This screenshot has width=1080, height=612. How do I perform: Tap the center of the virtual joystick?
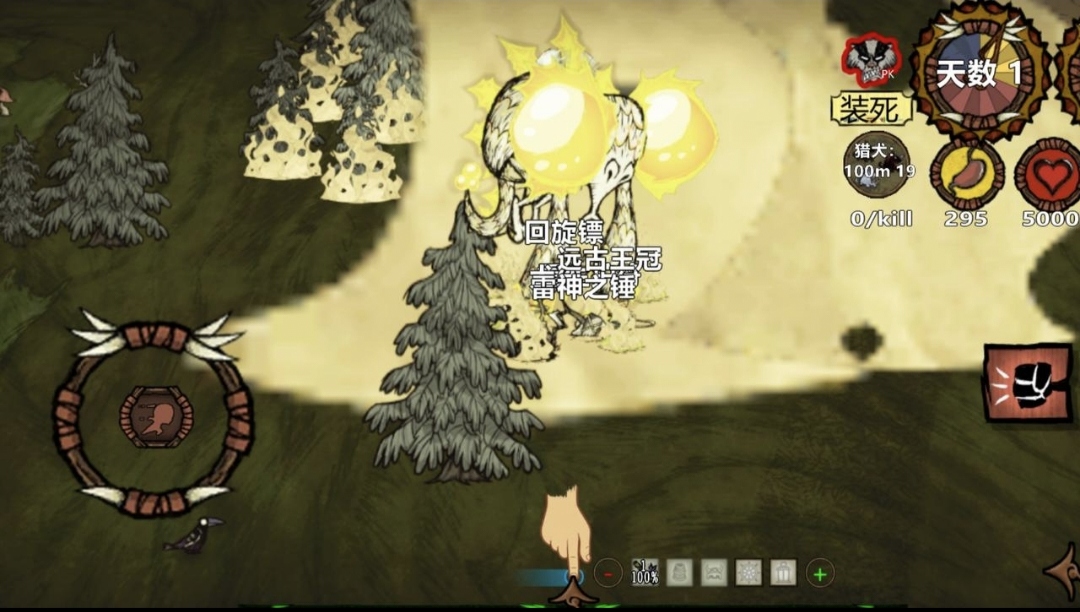pos(153,418)
